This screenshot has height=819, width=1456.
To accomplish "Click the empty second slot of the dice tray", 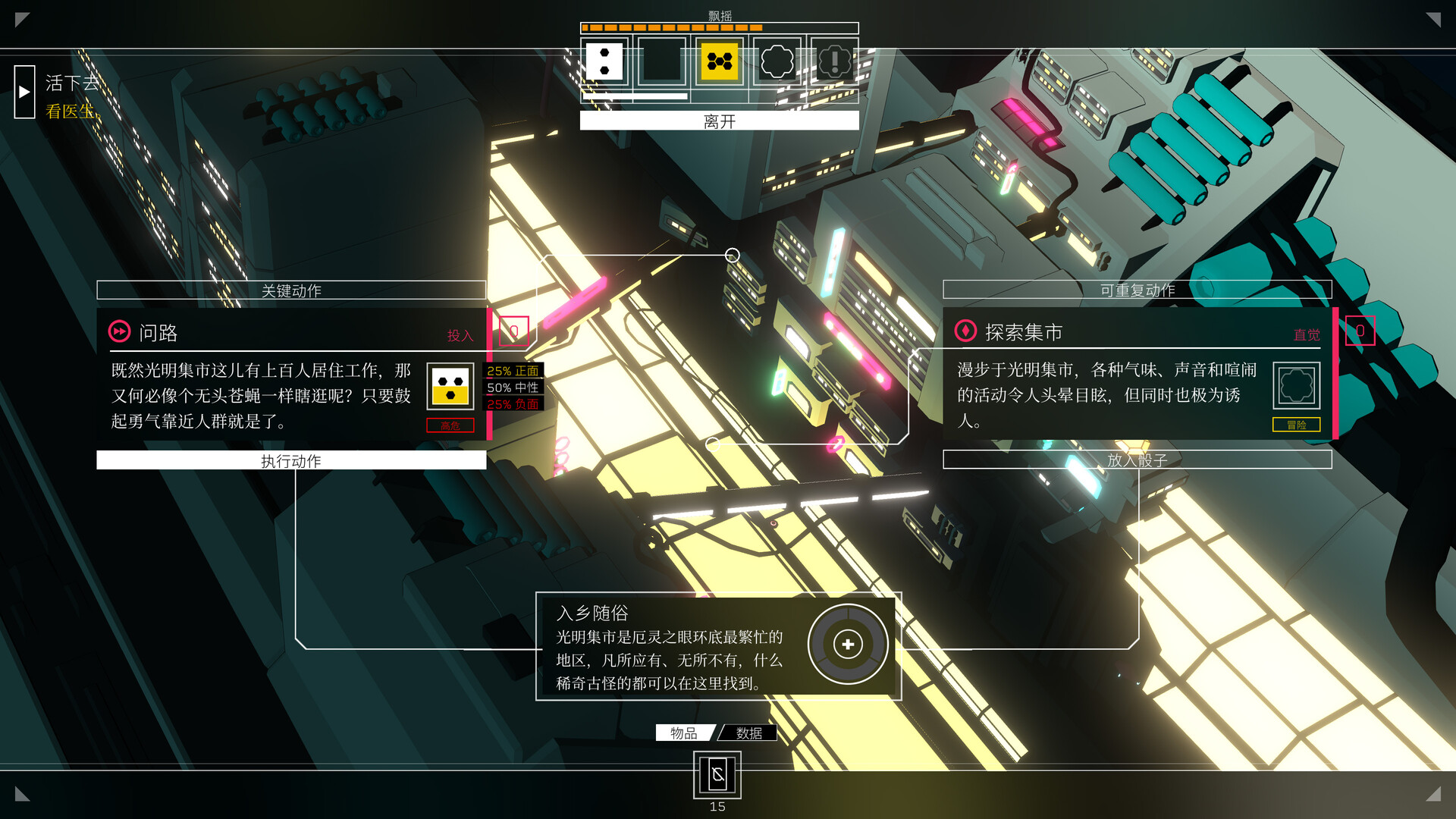I will 661,61.
